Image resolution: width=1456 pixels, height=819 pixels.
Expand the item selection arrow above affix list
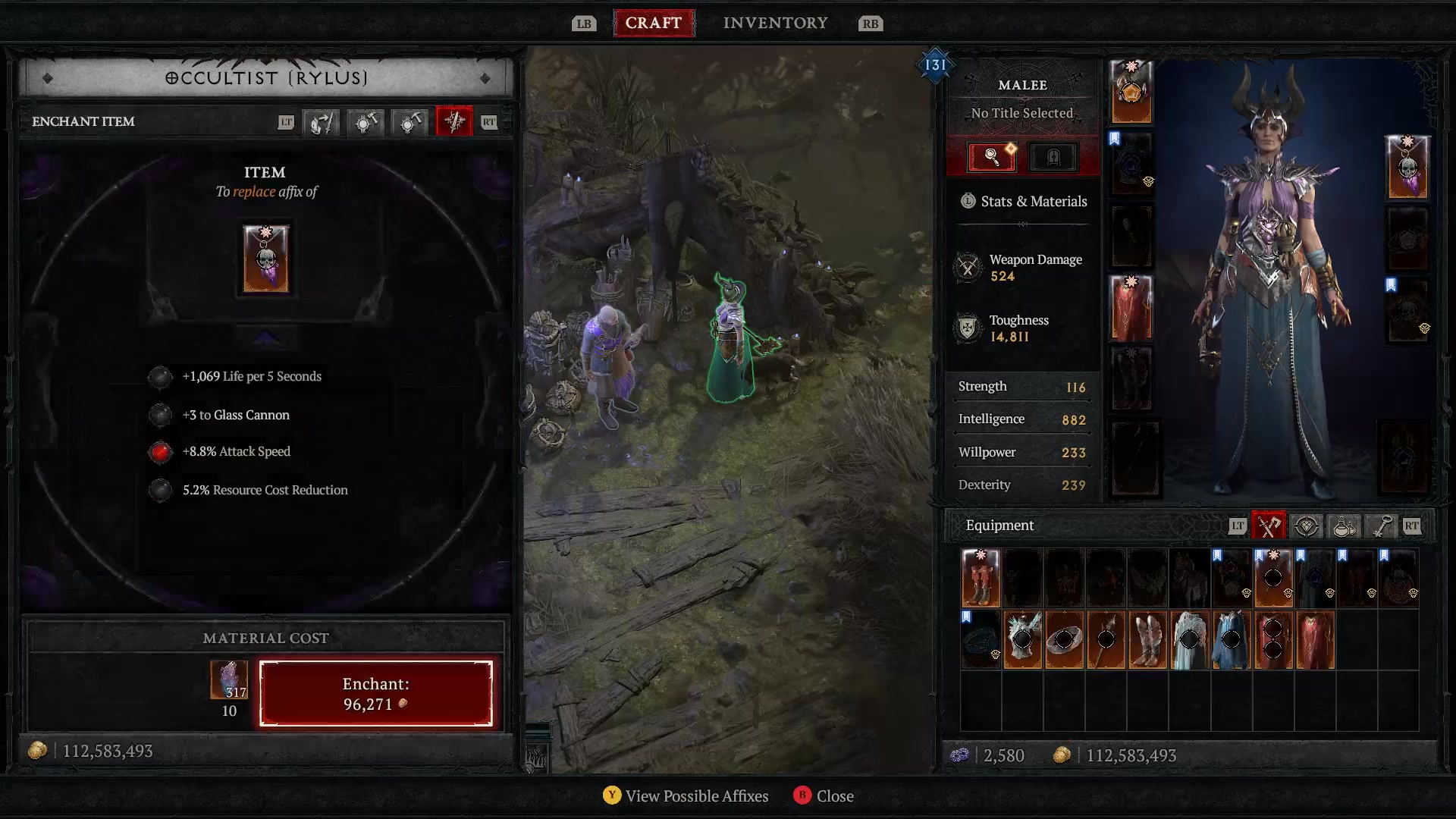tap(265, 337)
